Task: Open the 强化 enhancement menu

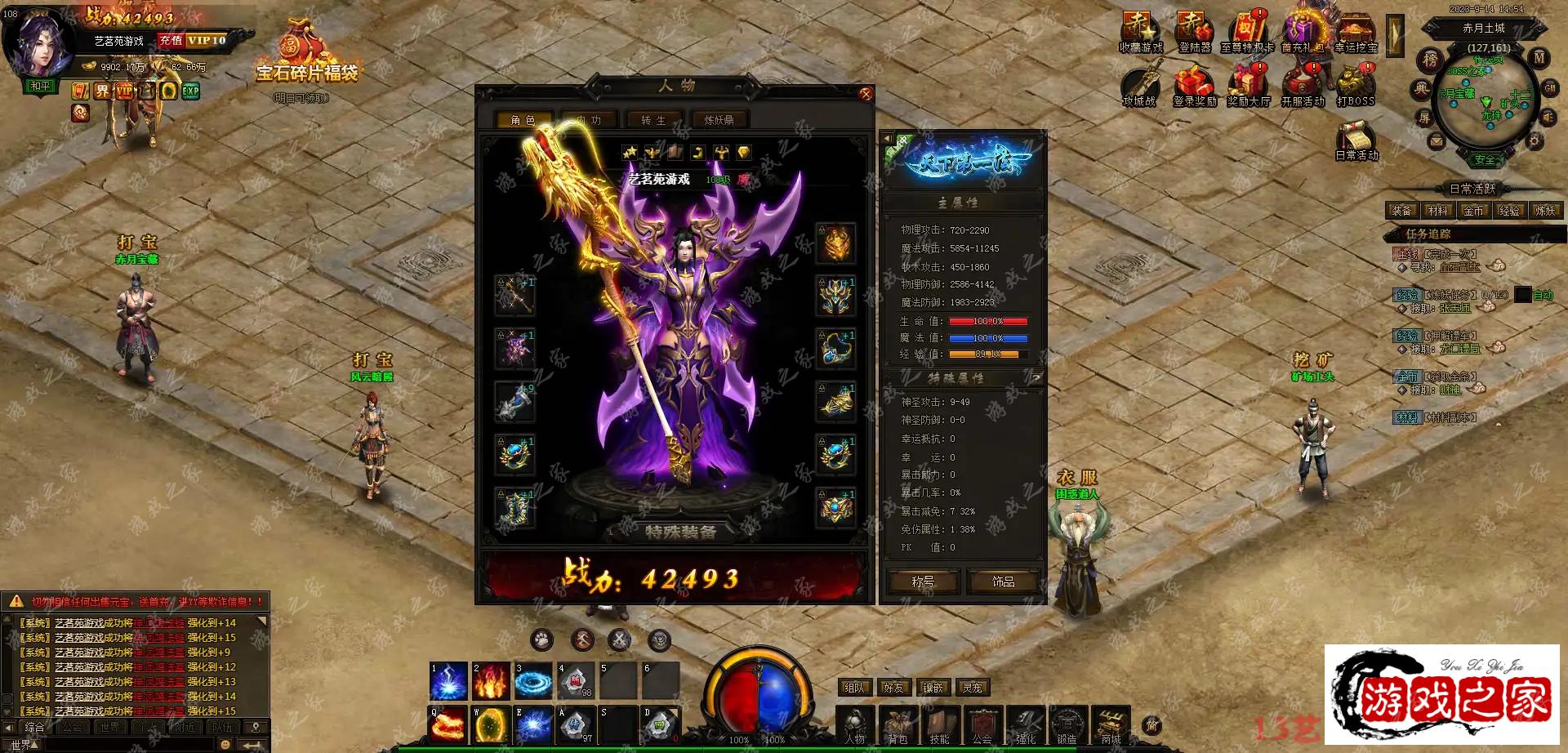Action: point(1025,725)
